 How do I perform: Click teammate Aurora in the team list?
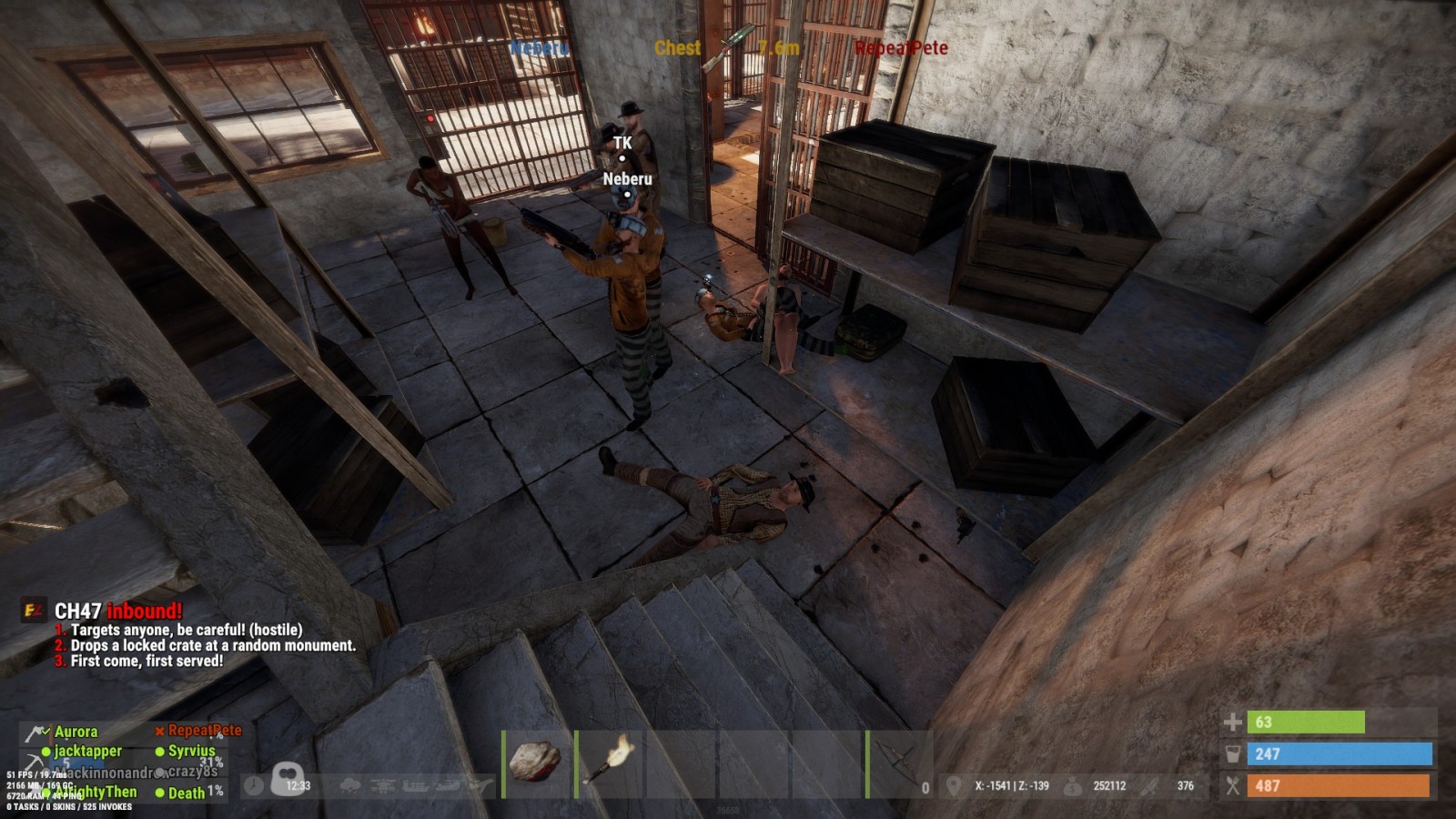(x=76, y=732)
